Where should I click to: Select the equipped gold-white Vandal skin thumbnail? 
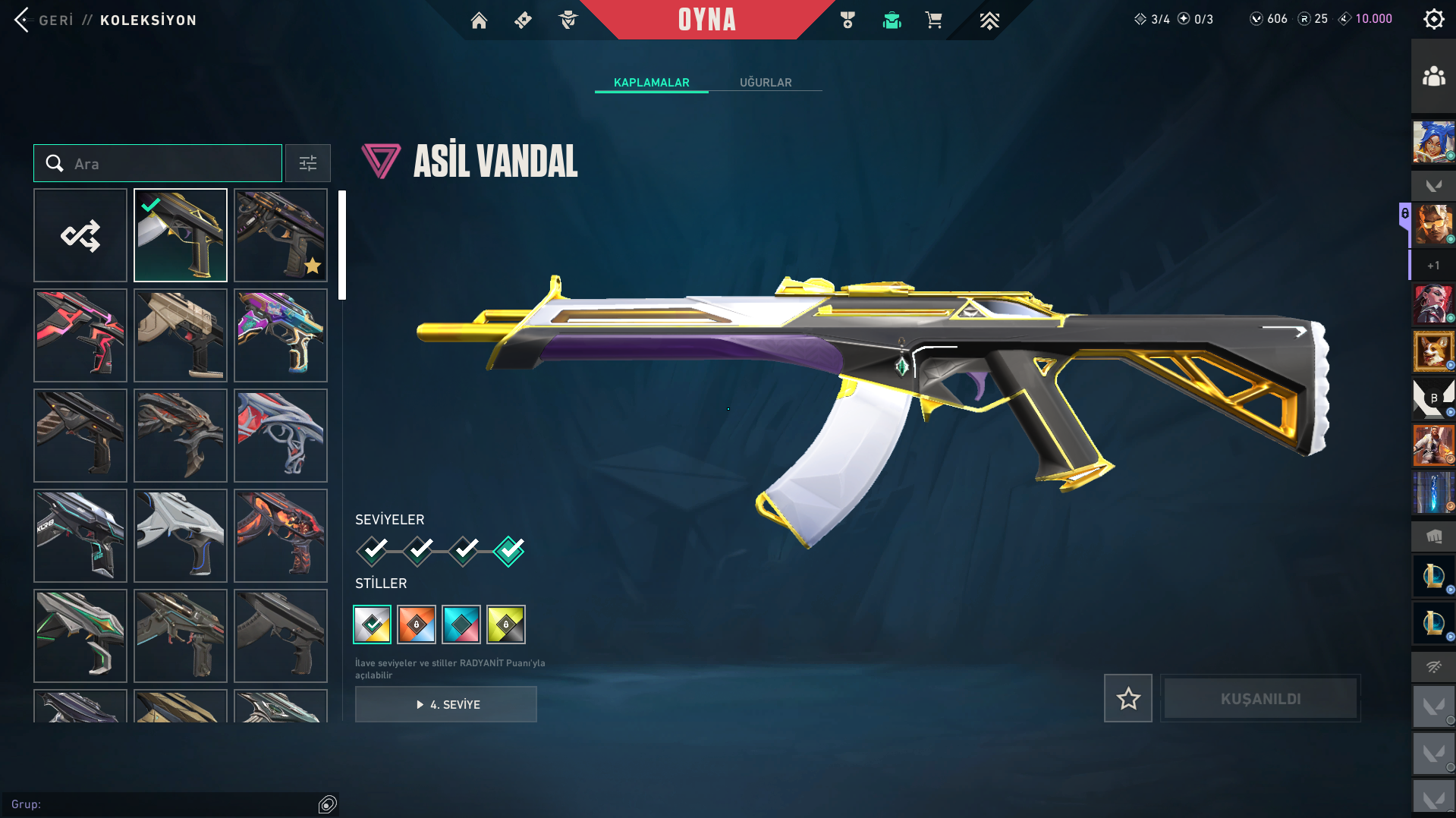pos(181,235)
